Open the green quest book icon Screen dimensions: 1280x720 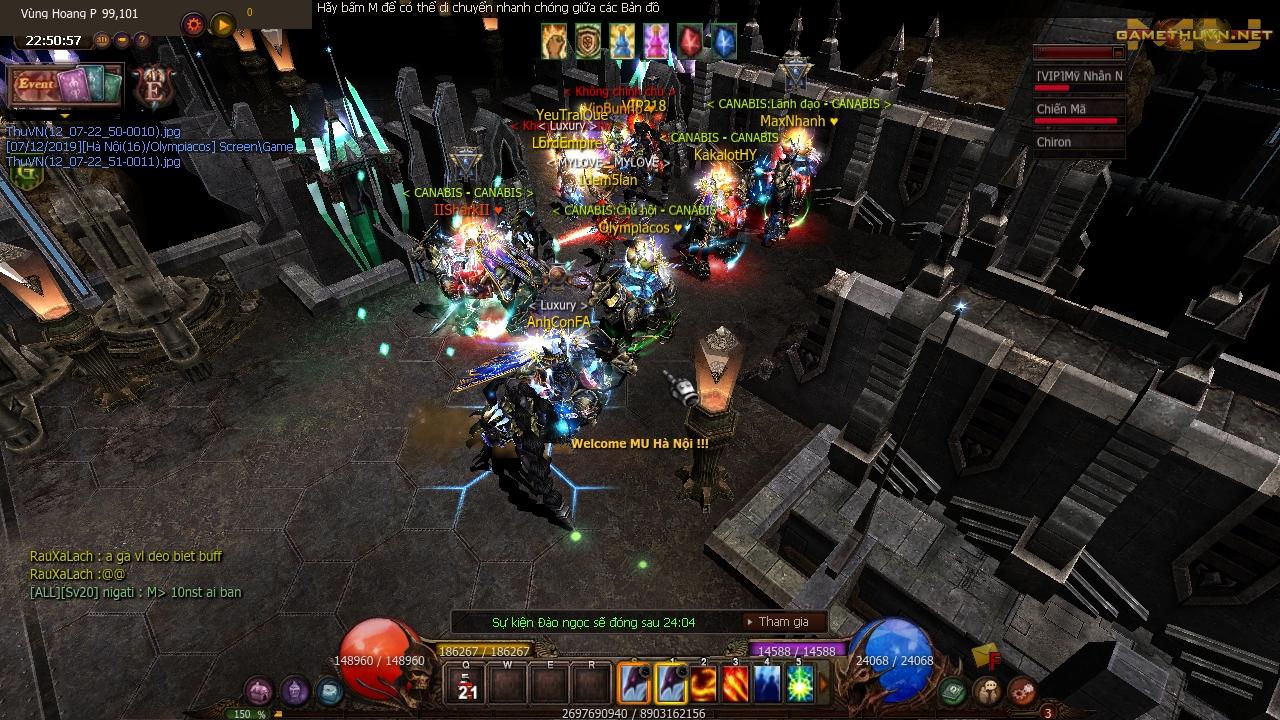tap(950, 690)
